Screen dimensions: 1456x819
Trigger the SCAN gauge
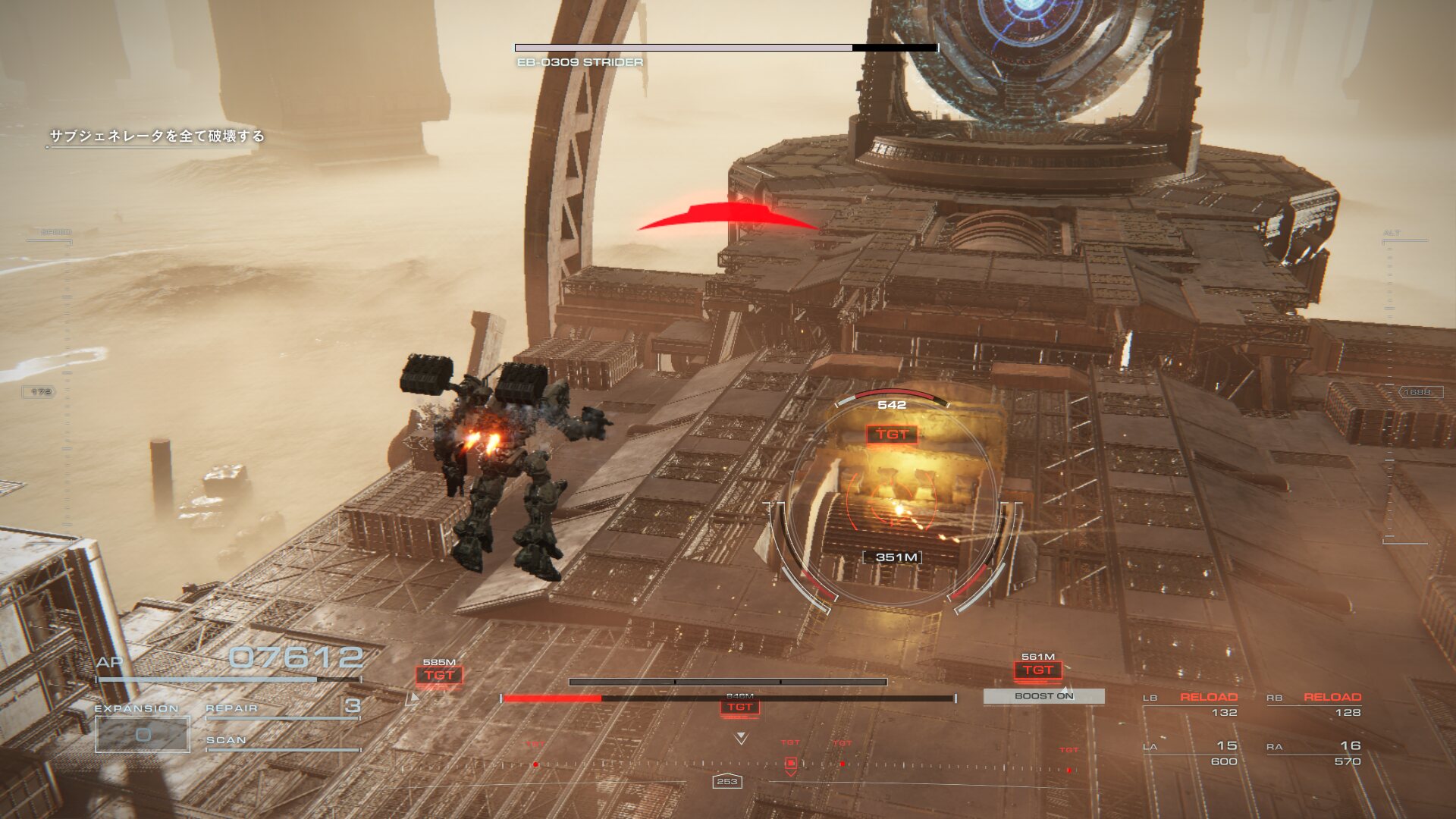click(282, 742)
